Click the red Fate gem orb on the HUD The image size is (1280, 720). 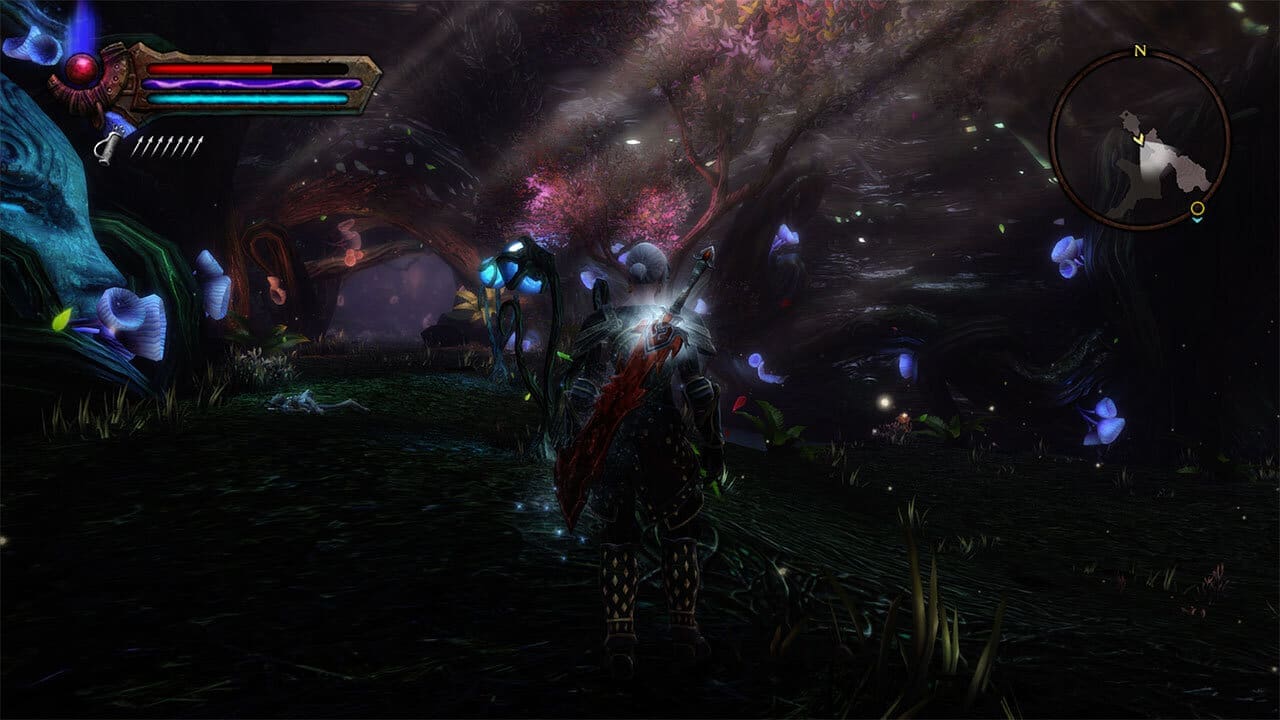(80, 67)
